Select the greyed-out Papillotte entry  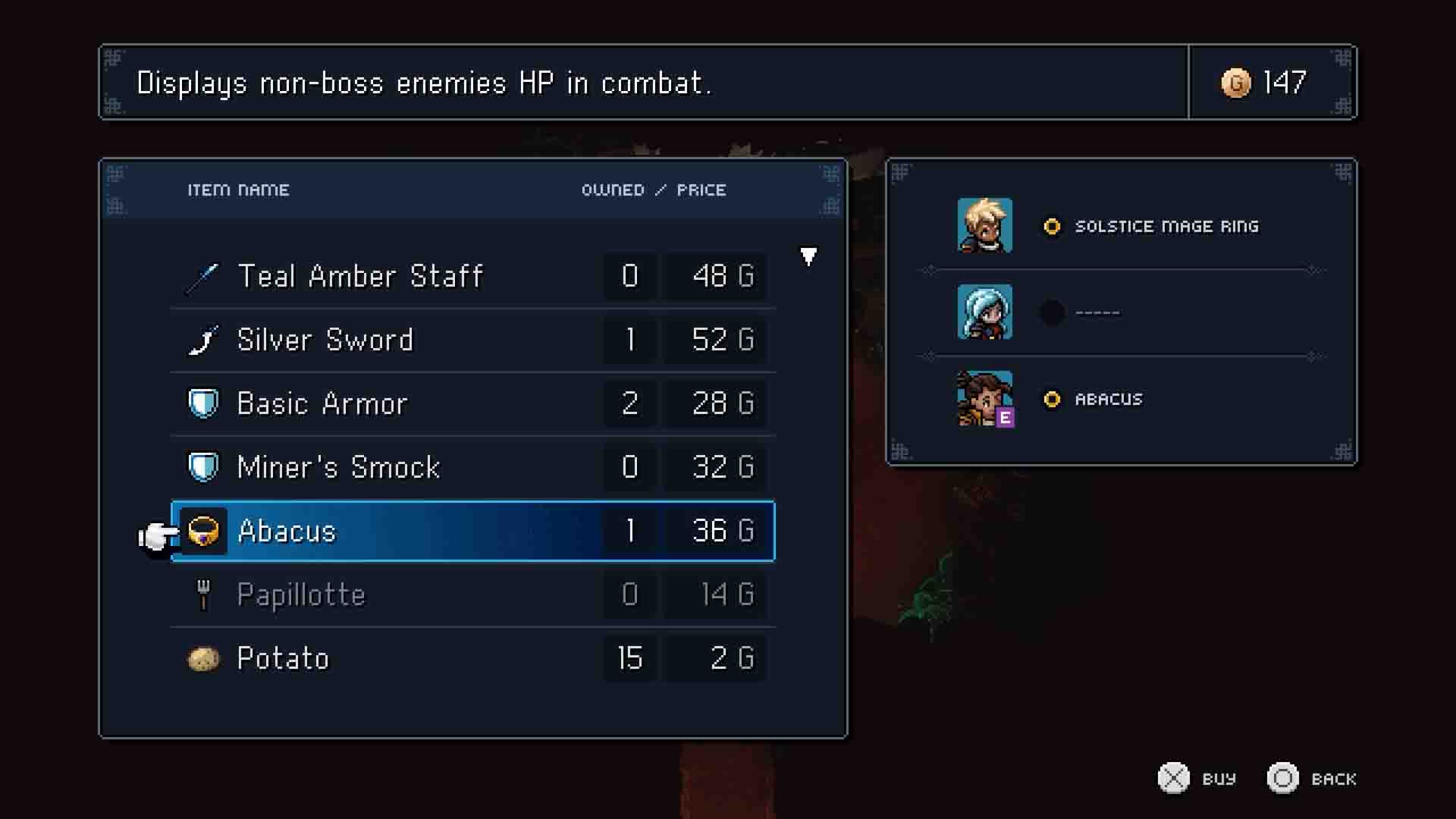click(x=473, y=595)
